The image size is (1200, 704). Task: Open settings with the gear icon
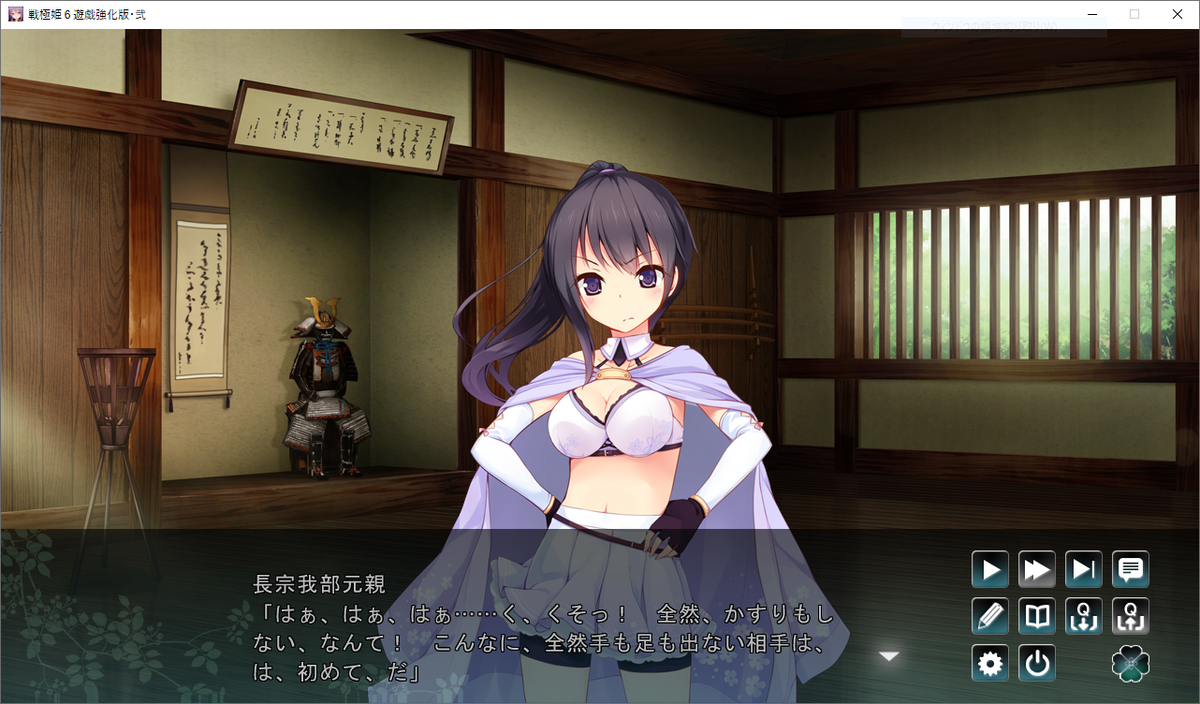[990, 663]
